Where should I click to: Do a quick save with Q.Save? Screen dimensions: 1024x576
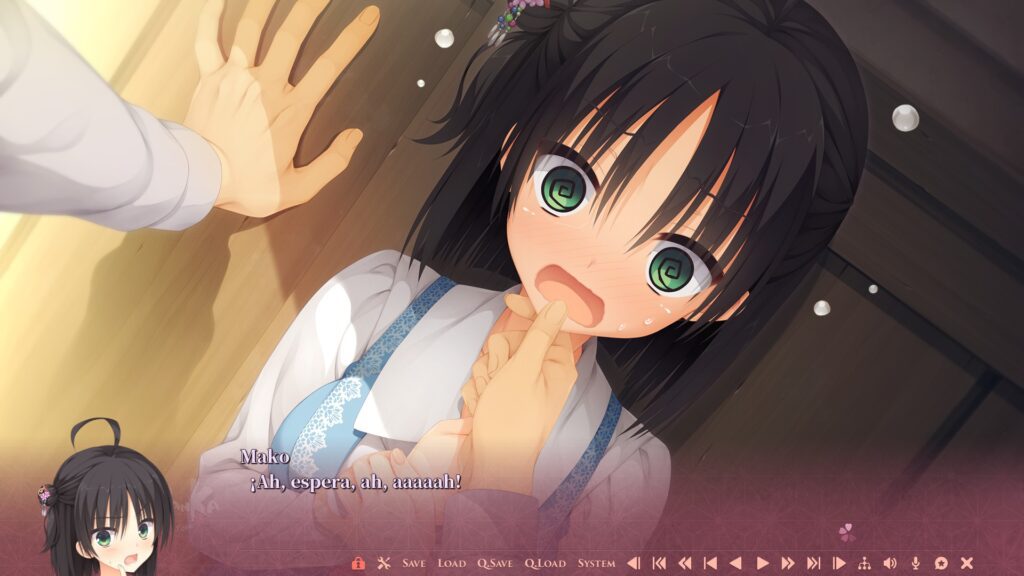click(x=495, y=563)
